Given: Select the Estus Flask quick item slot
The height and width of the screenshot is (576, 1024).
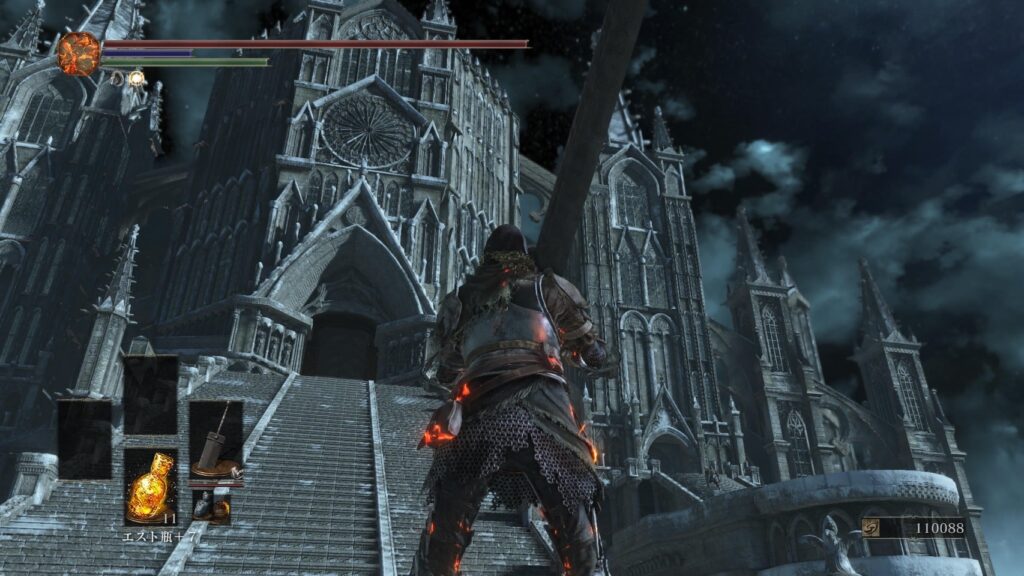Looking at the screenshot, I should [151, 486].
